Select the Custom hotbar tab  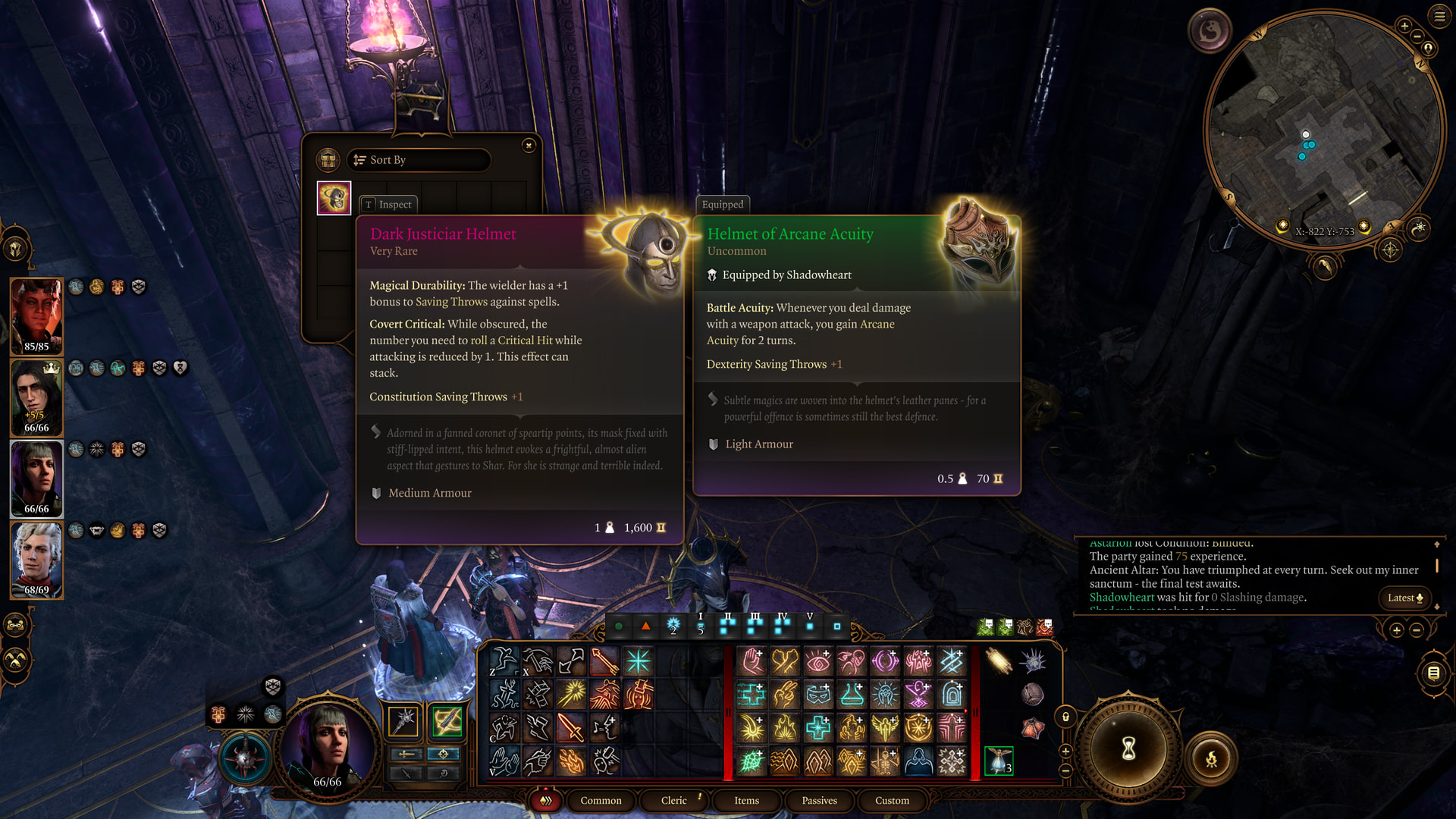point(892,801)
